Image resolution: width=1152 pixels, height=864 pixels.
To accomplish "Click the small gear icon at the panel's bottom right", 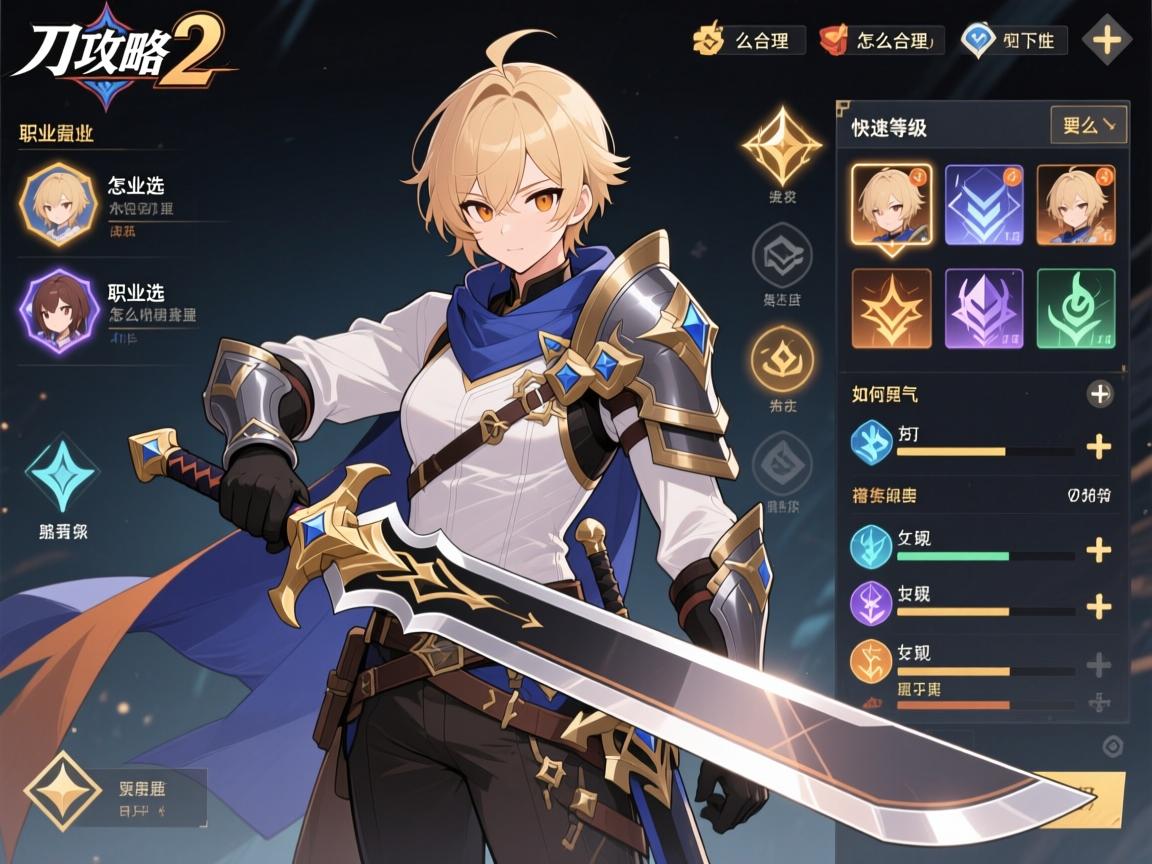I will [x=1112, y=746].
